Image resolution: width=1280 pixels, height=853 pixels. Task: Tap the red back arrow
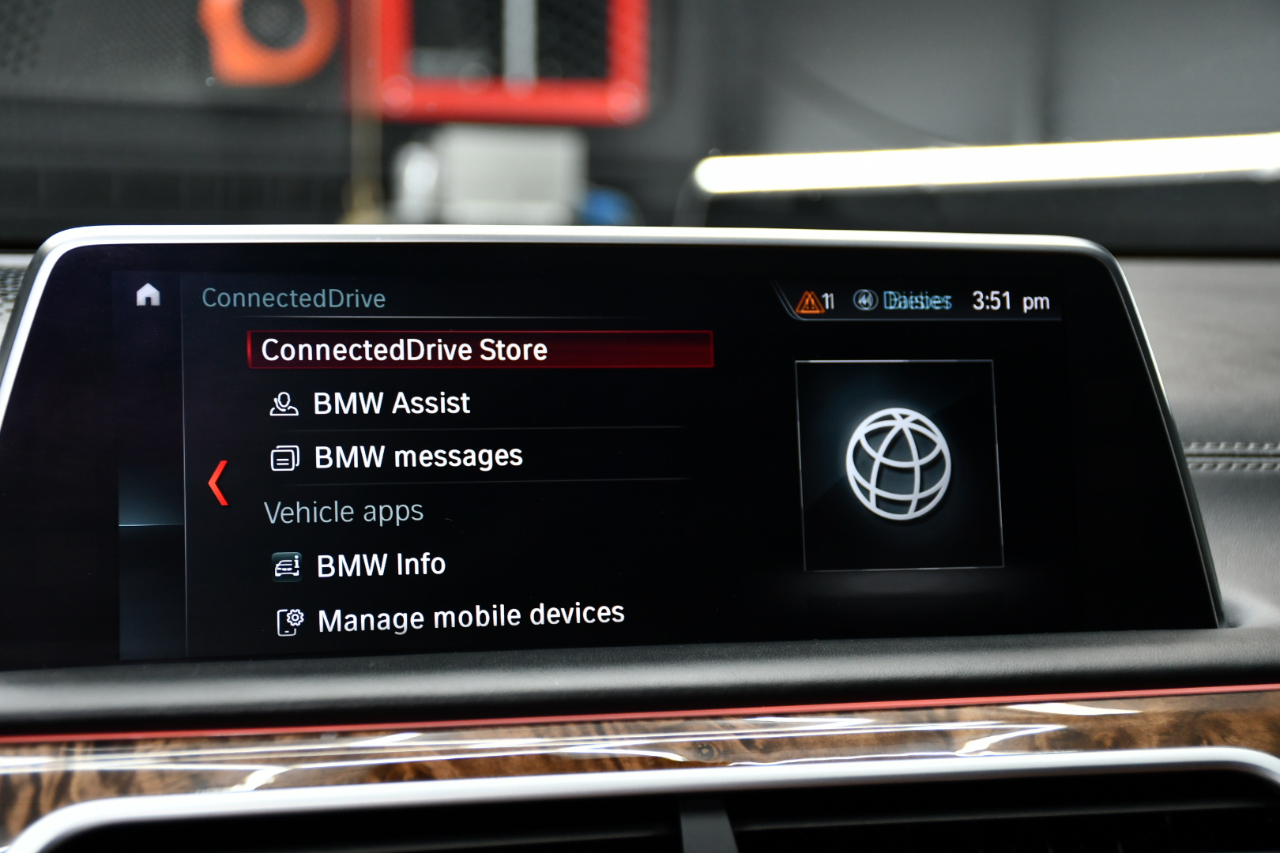[218, 483]
